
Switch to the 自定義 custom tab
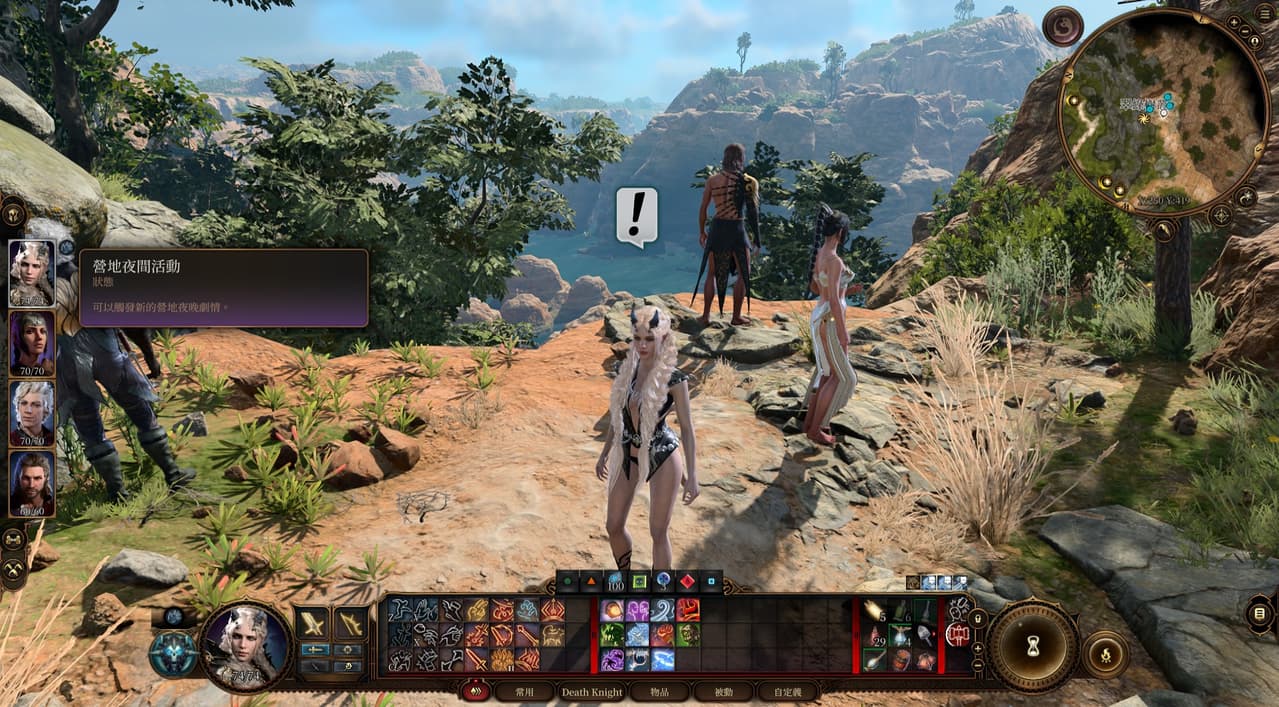click(788, 691)
